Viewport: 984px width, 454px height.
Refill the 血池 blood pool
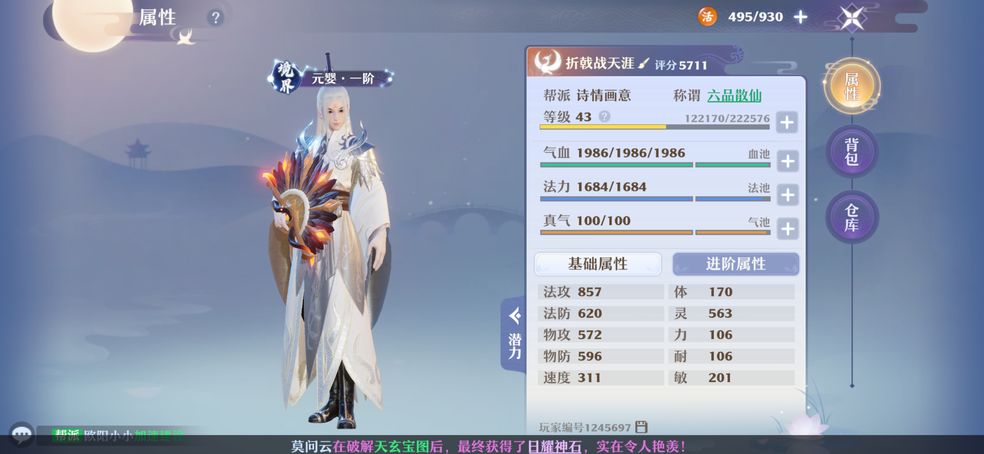click(787, 160)
